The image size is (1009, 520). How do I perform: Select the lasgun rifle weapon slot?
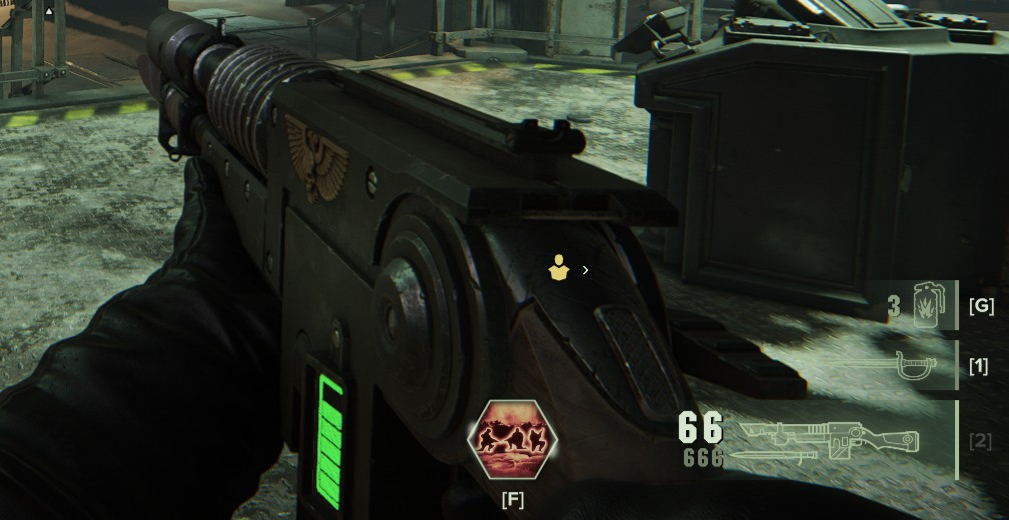pyautogui.click(x=829, y=440)
